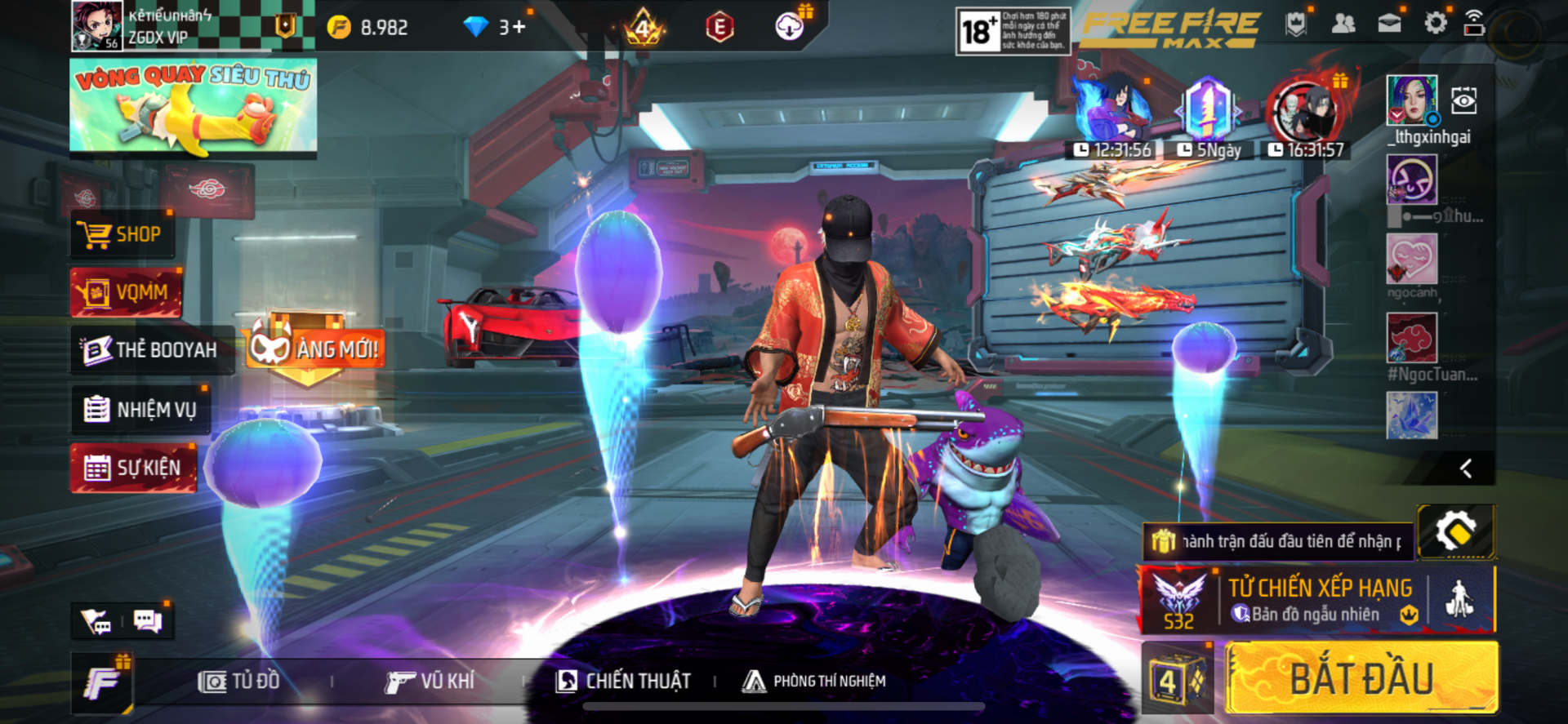This screenshot has width=1568, height=724.
Task: Open the THẺ BOOYAH pass
Action: pos(152,350)
